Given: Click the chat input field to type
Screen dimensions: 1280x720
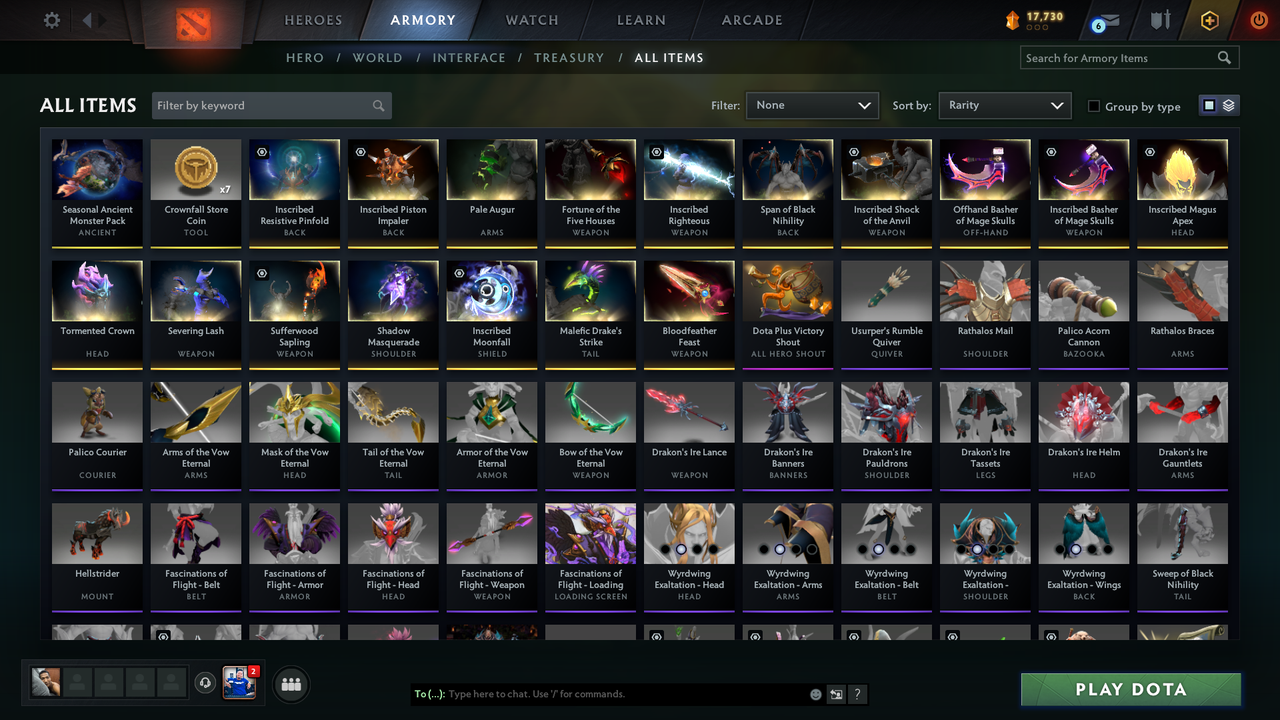Looking at the screenshot, I should pyautogui.click(x=620, y=694).
